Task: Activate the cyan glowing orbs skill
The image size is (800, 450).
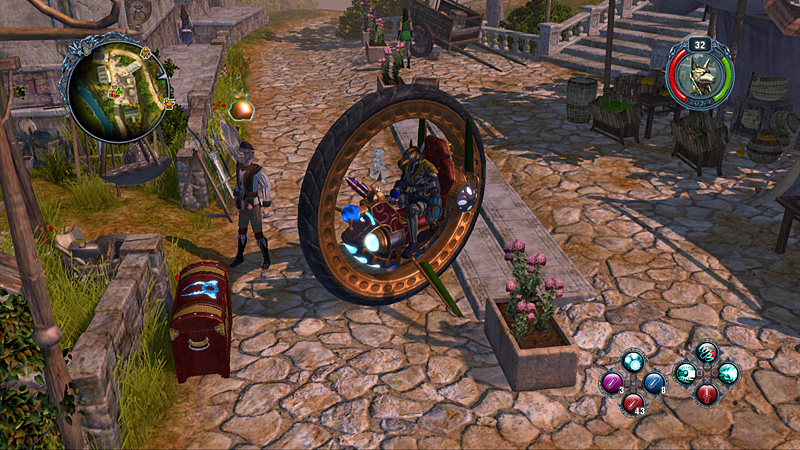Action: pyautogui.click(x=632, y=361)
